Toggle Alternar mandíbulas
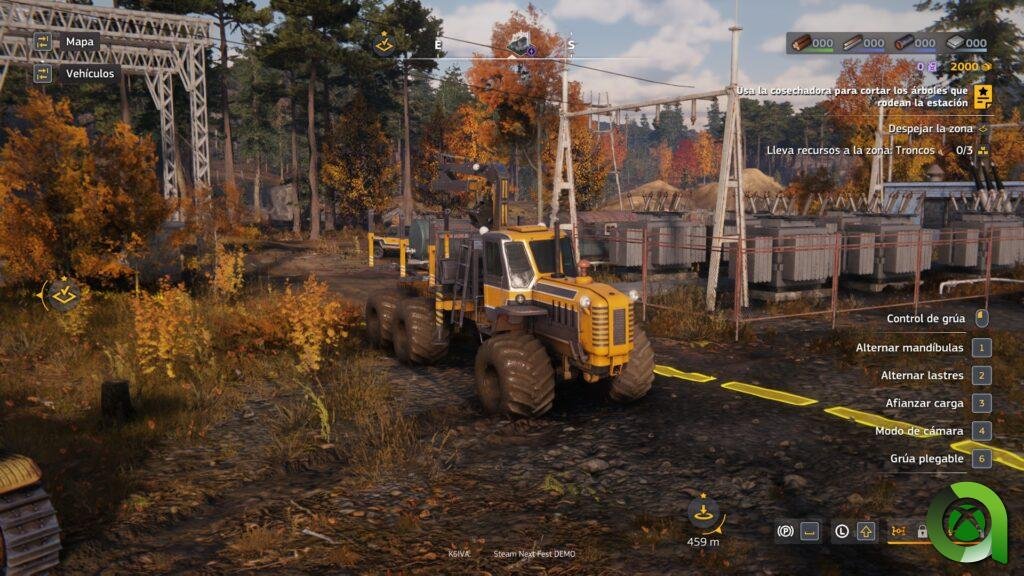Image resolution: width=1024 pixels, height=576 pixels. [910, 348]
